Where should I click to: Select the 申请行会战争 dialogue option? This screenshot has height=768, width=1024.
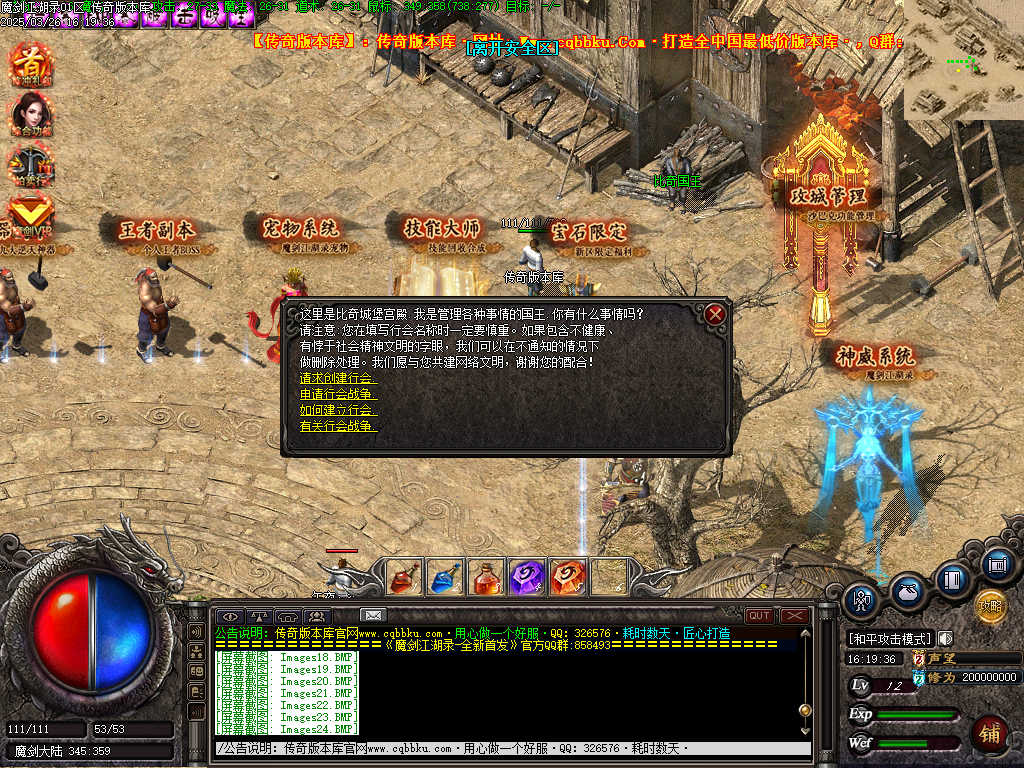coord(338,394)
